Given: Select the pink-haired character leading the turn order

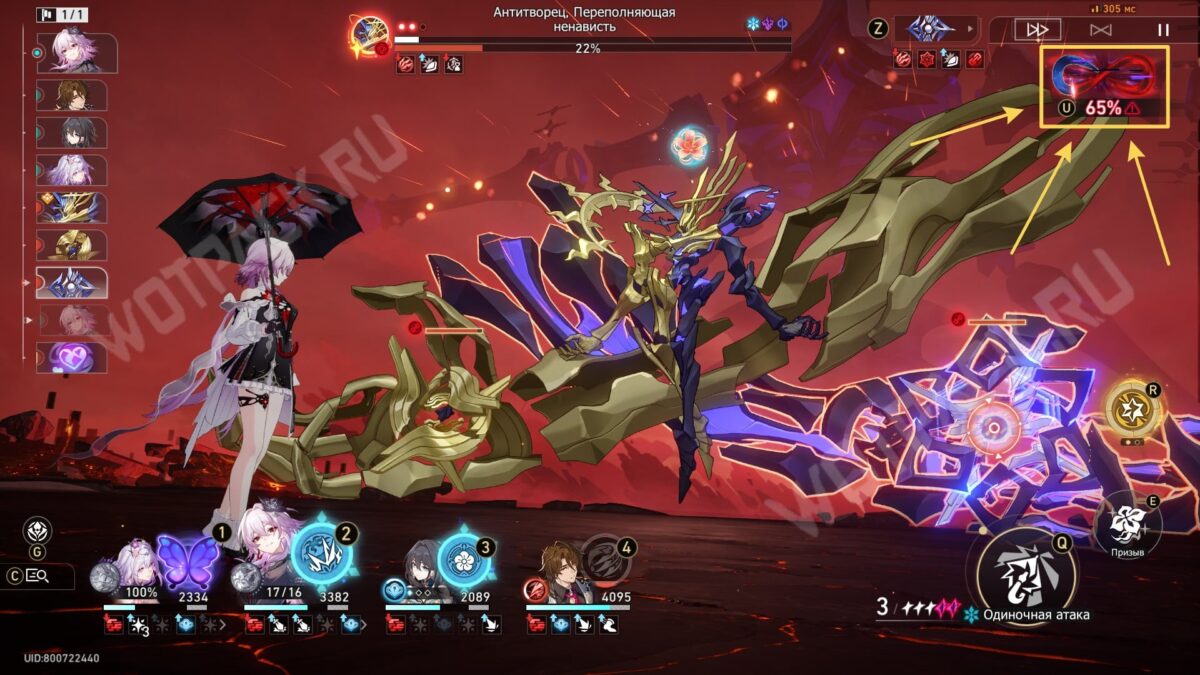Looking at the screenshot, I should point(77,53).
